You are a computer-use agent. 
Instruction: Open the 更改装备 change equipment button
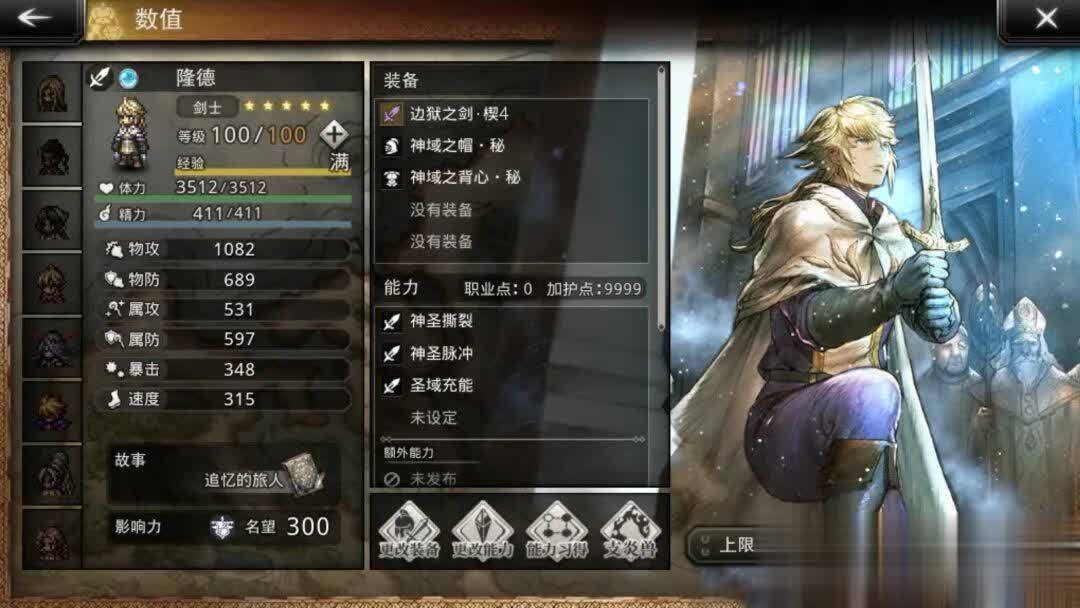(x=408, y=532)
